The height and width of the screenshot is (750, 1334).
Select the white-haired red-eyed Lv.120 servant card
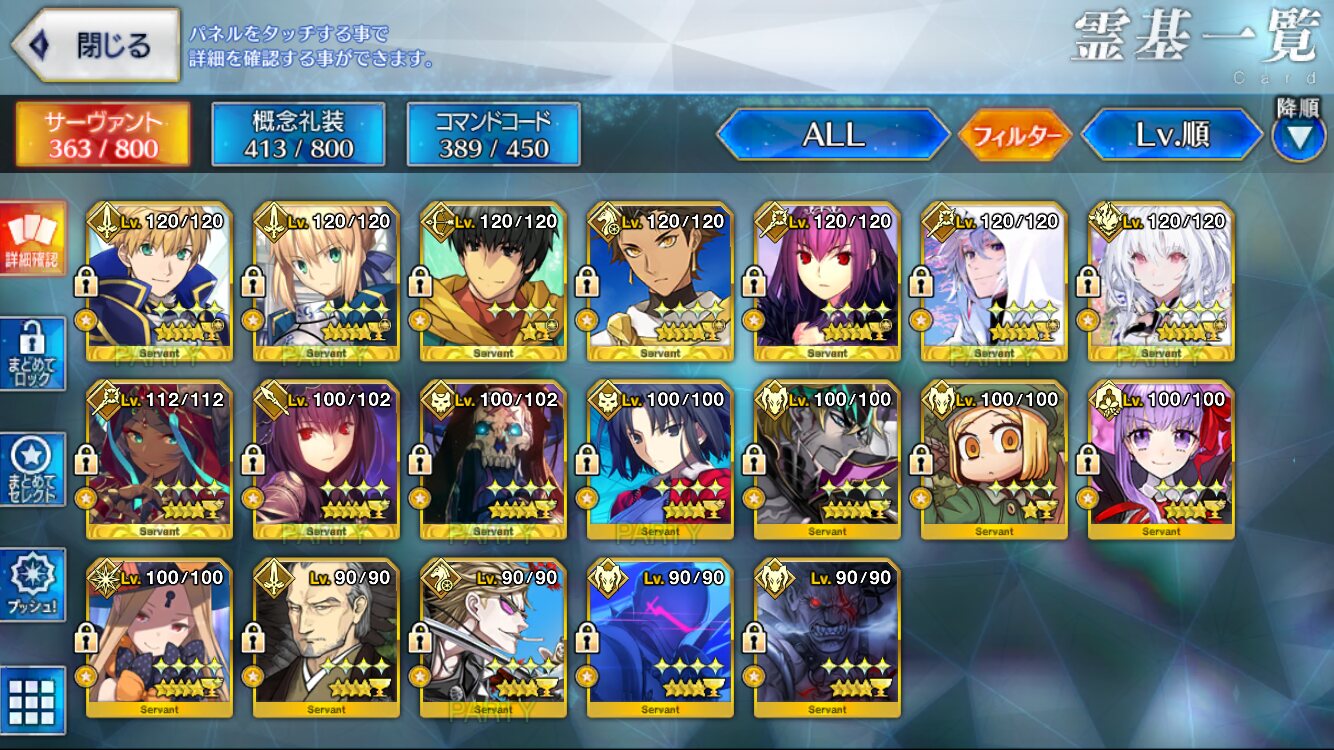(1161, 282)
